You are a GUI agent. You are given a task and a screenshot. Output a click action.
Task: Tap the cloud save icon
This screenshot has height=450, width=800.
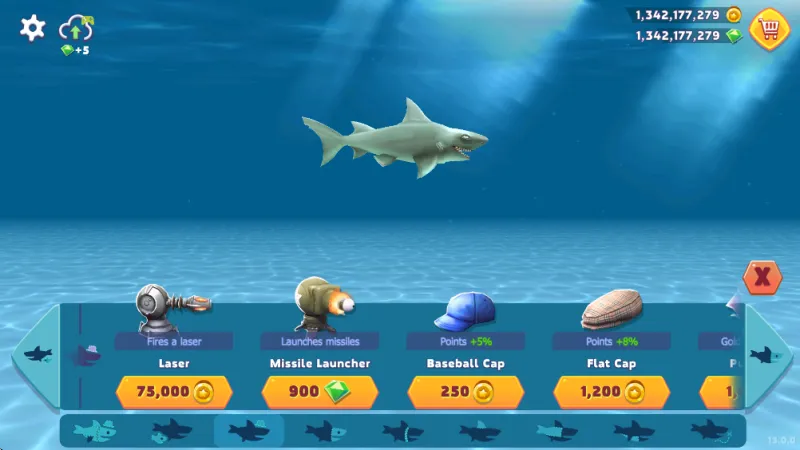pyautogui.click(x=76, y=28)
